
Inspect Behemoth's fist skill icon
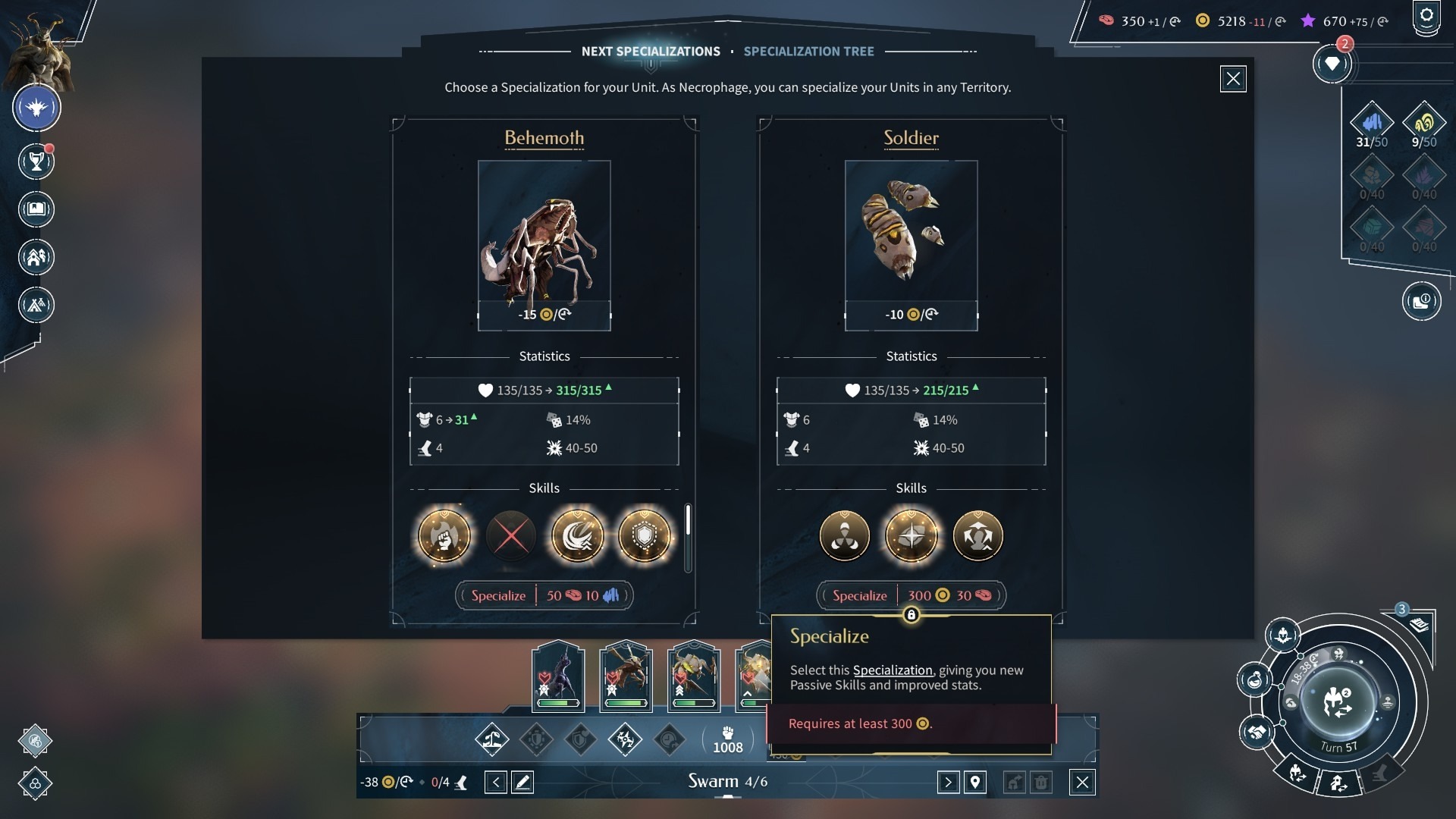tap(444, 536)
